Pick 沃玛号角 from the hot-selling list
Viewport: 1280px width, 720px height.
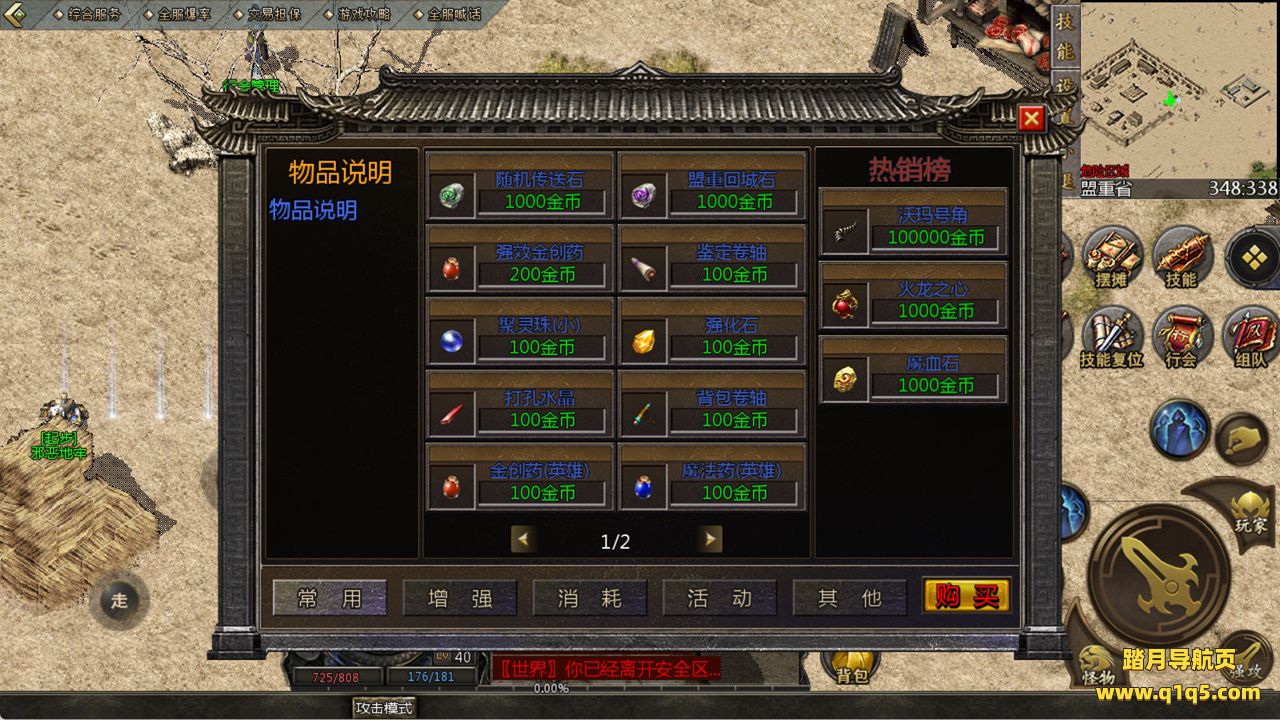point(913,223)
